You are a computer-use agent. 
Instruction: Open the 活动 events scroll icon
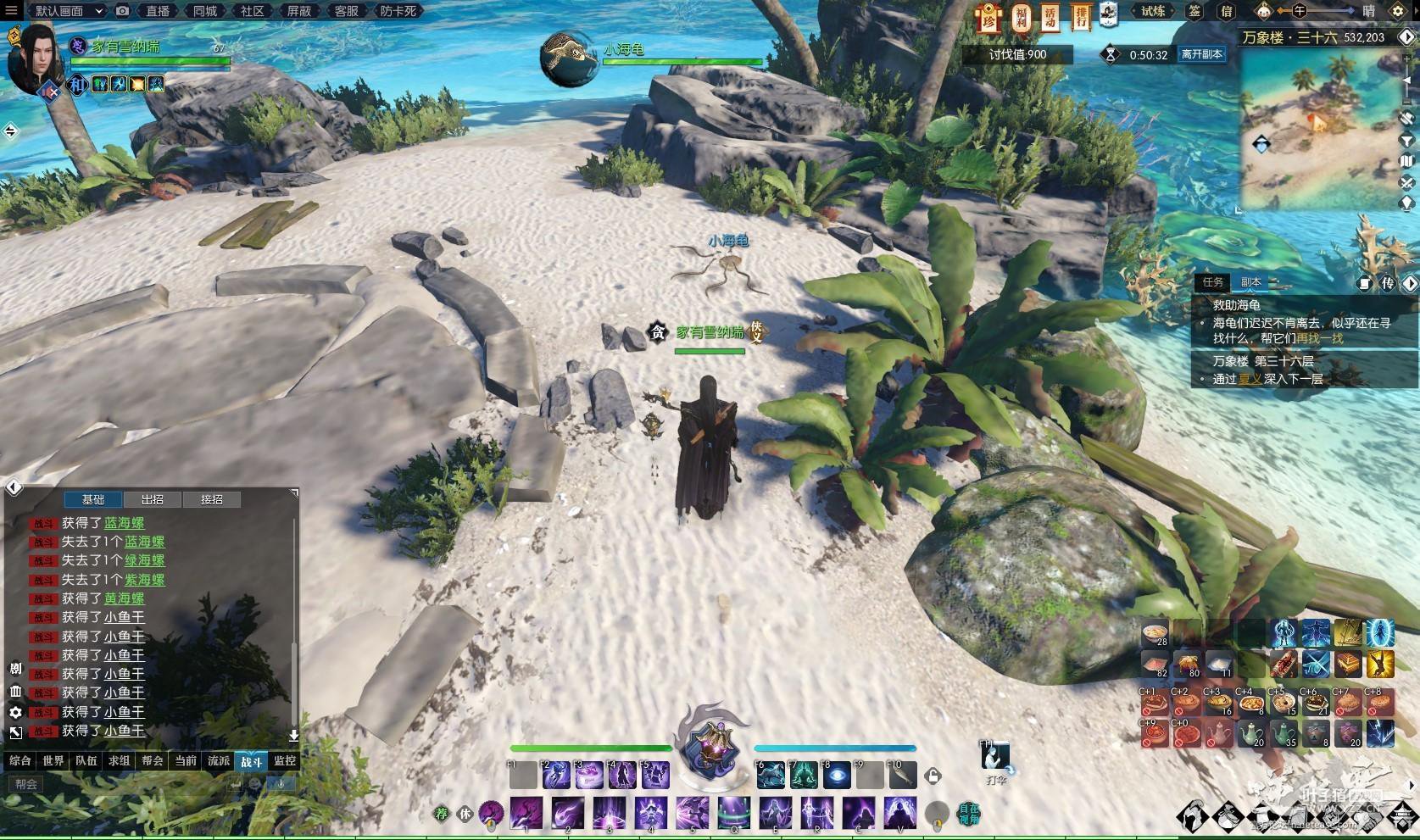click(x=1050, y=17)
